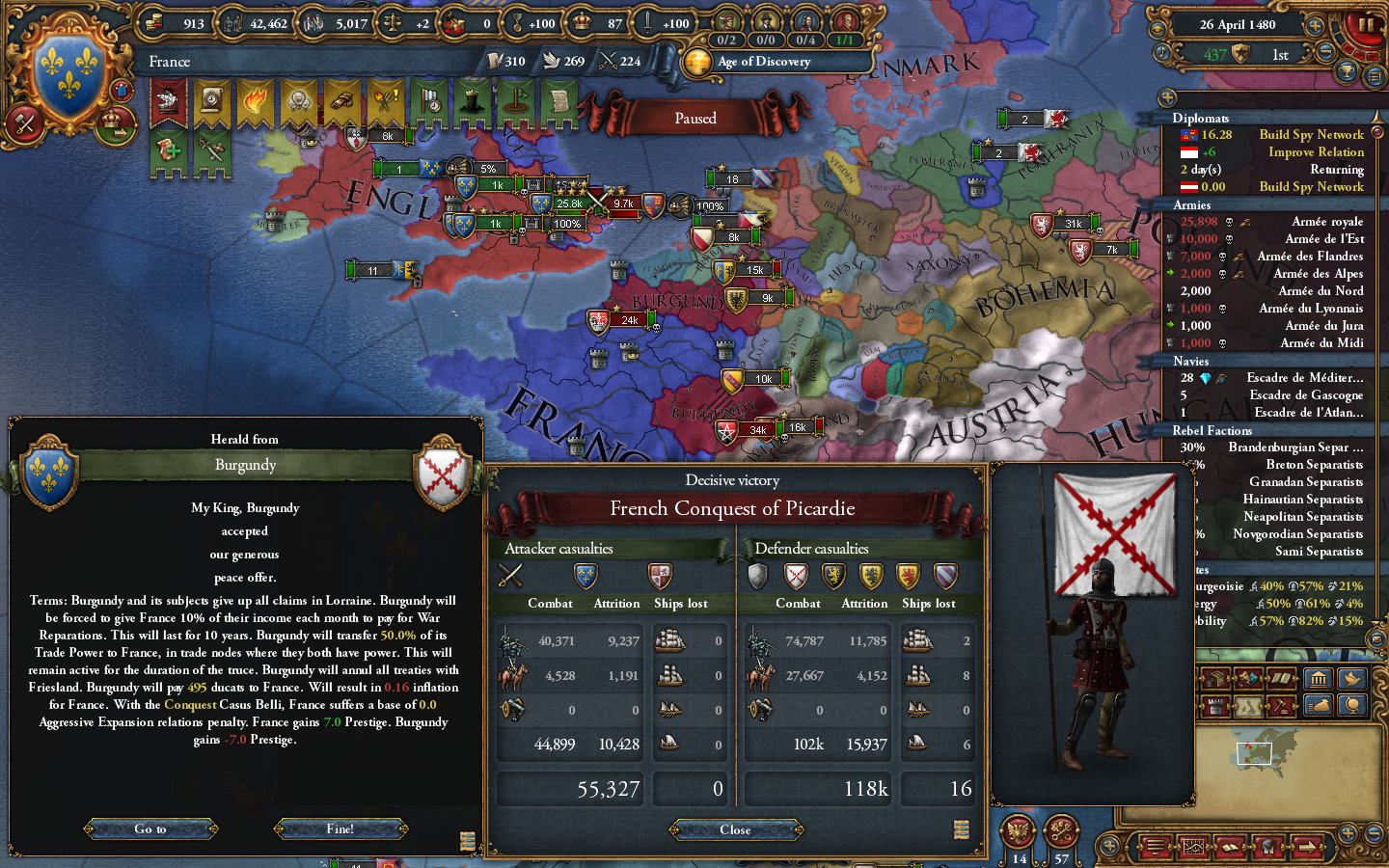
Task: Open the hamburger menu near the minimap
Action: tap(1155, 847)
